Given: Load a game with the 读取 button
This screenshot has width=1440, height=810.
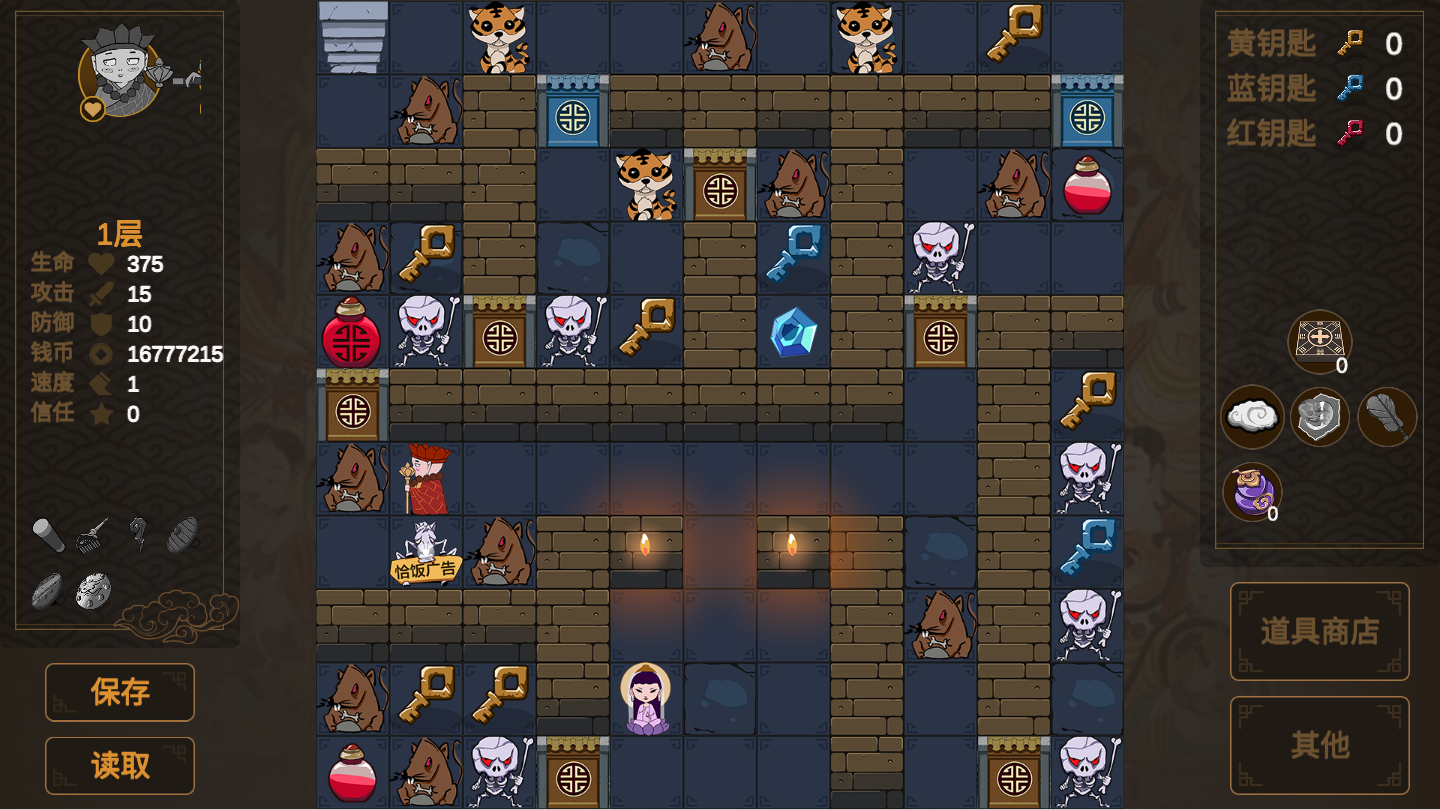Looking at the screenshot, I should tap(120, 766).
